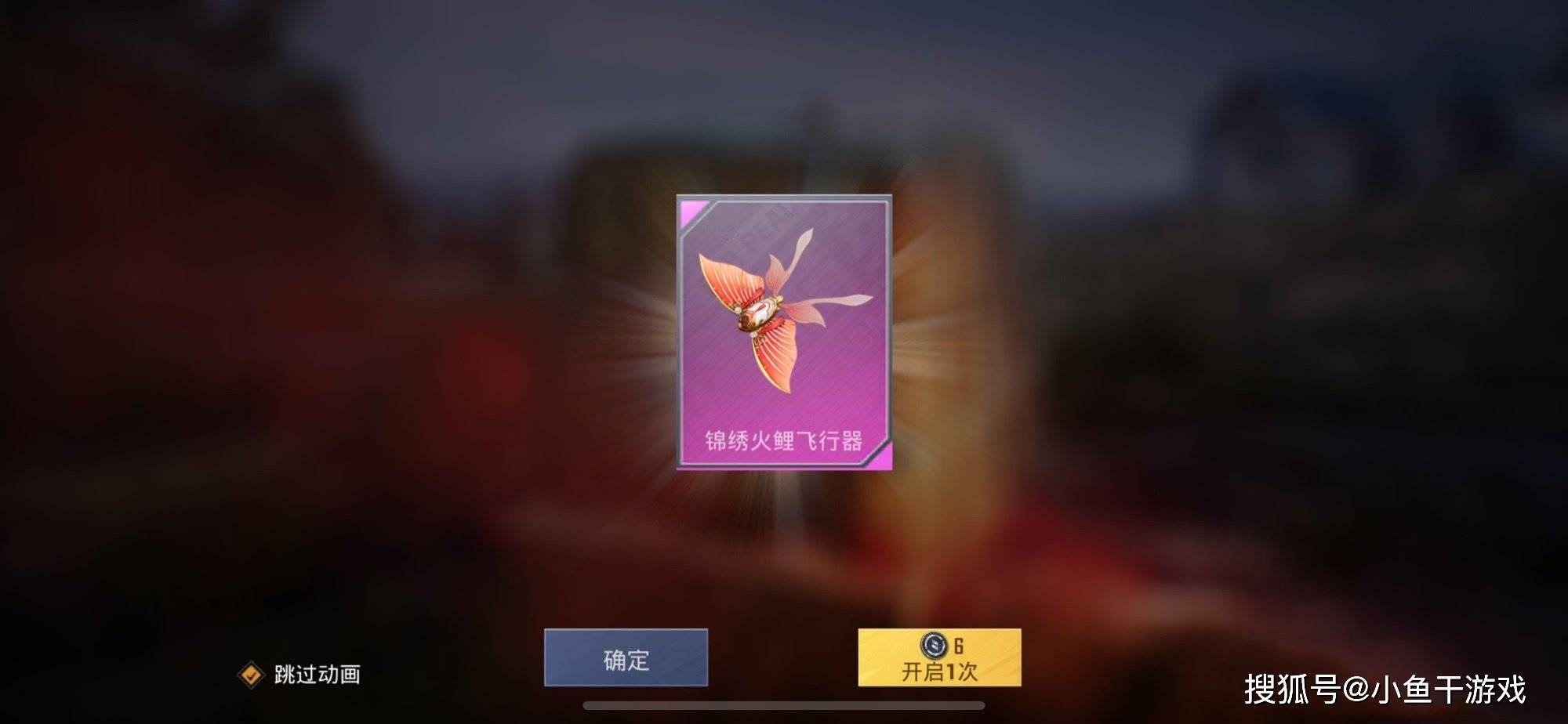Confirm the reward with 确定 button

point(626,658)
